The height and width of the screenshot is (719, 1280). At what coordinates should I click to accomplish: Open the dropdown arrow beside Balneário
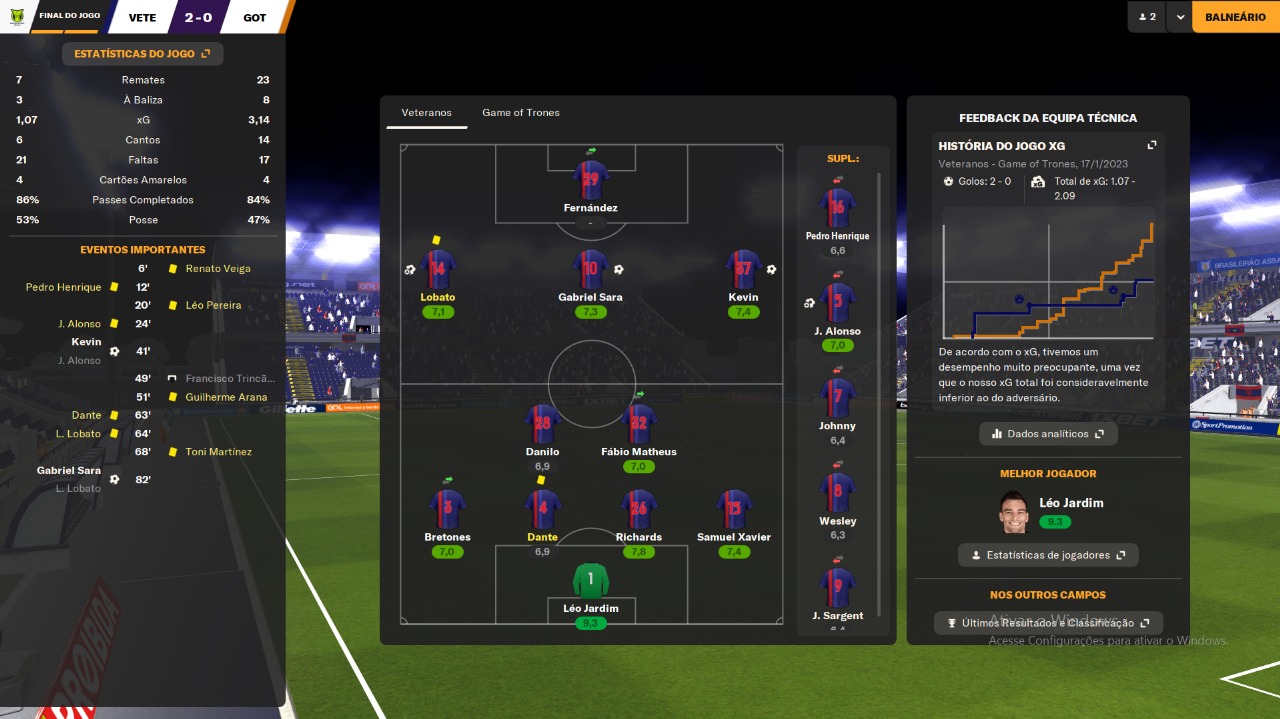pyautogui.click(x=1180, y=17)
